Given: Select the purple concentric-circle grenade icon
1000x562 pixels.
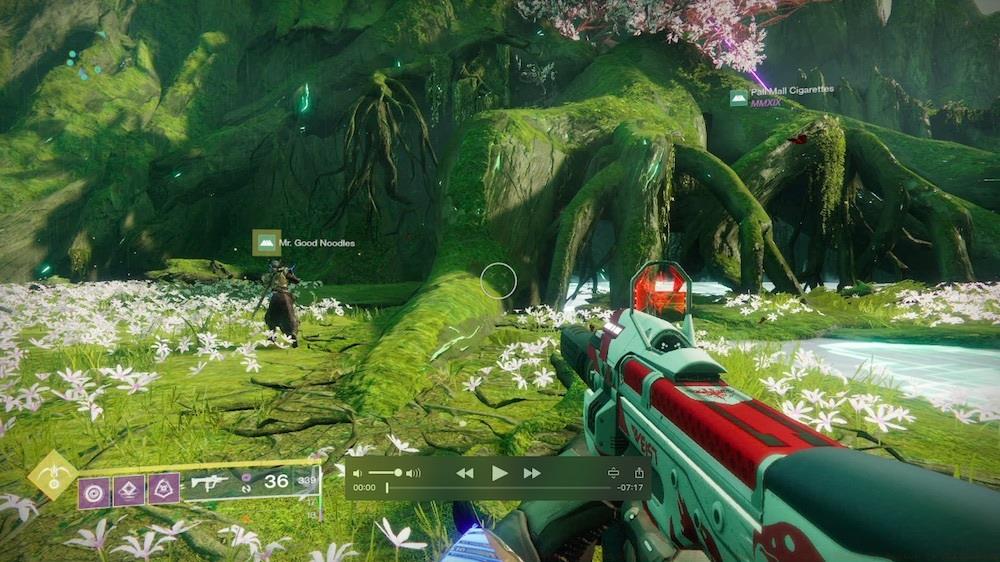Looking at the screenshot, I should [x=95, y=490].
